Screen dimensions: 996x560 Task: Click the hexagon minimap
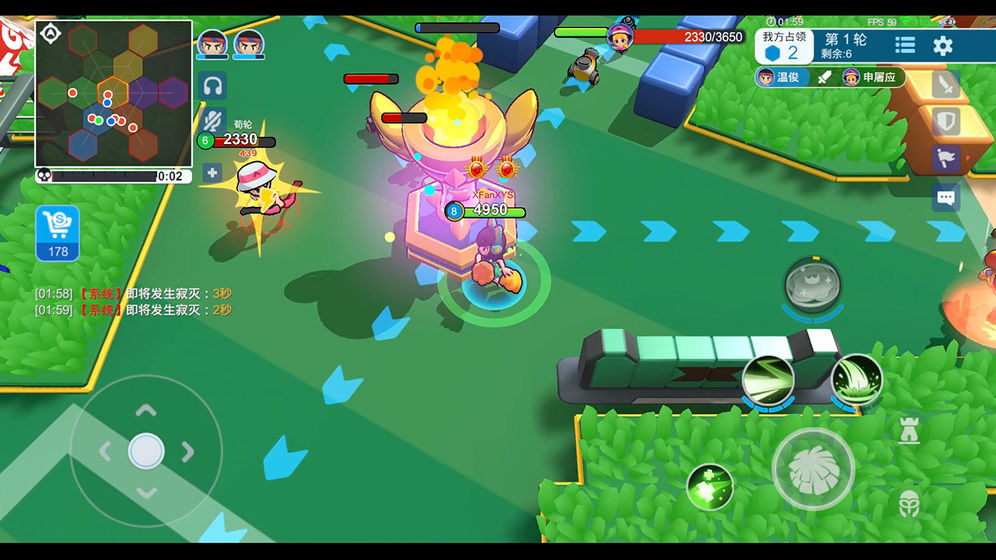pos(113,94)
